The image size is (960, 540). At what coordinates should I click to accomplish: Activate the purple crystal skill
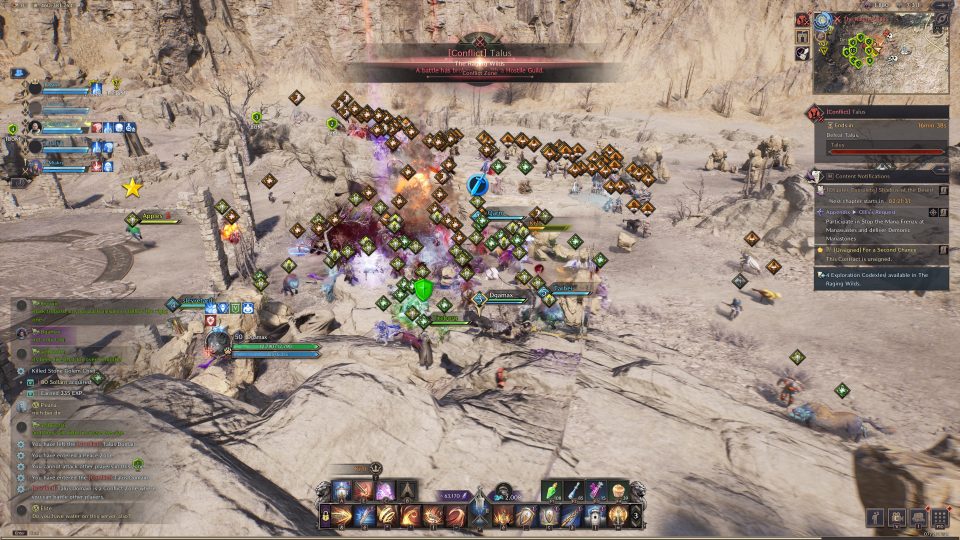(x=385, y=490)
